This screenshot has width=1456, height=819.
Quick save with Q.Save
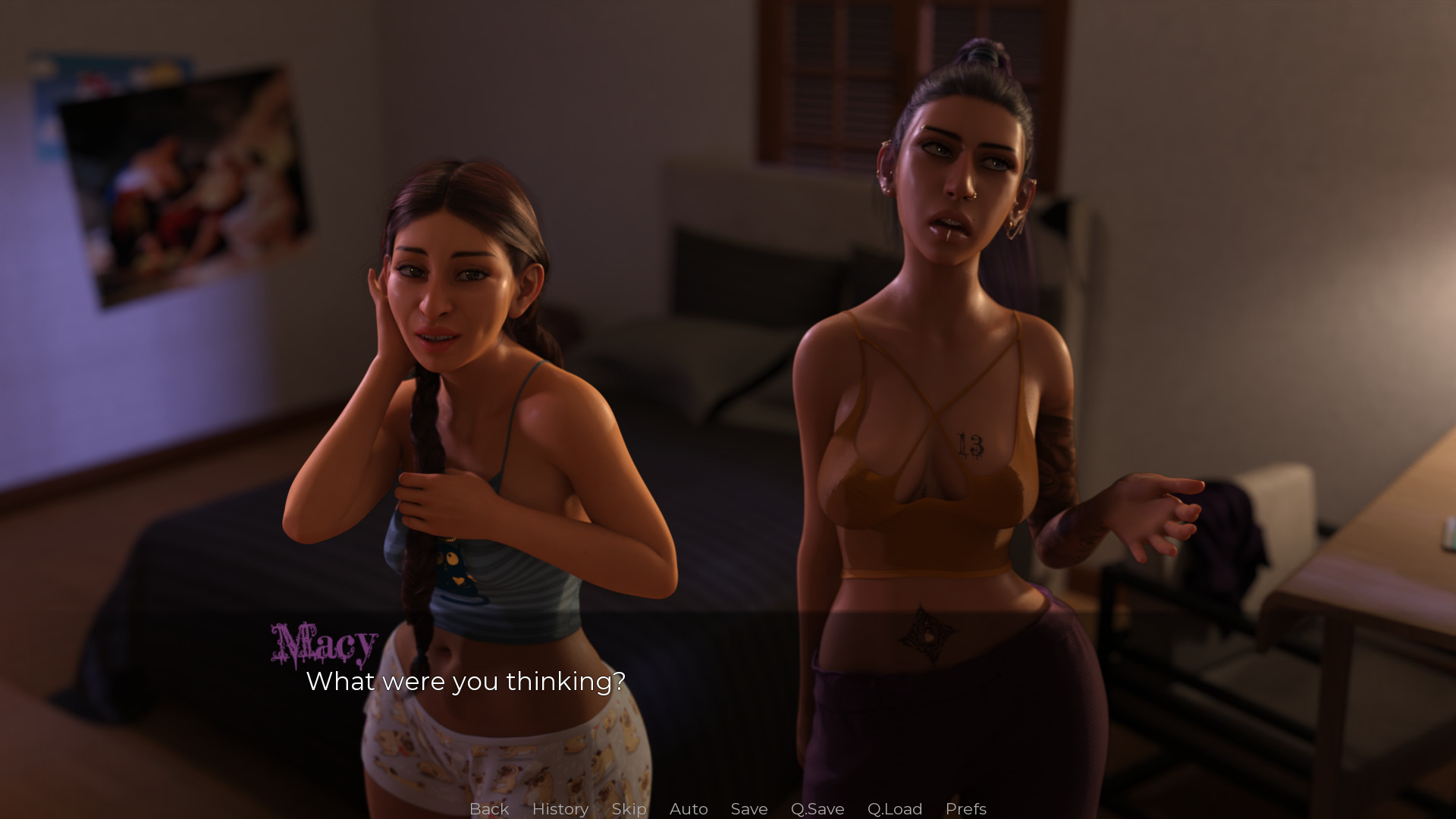pyautogui.click(x=817, y=808)
